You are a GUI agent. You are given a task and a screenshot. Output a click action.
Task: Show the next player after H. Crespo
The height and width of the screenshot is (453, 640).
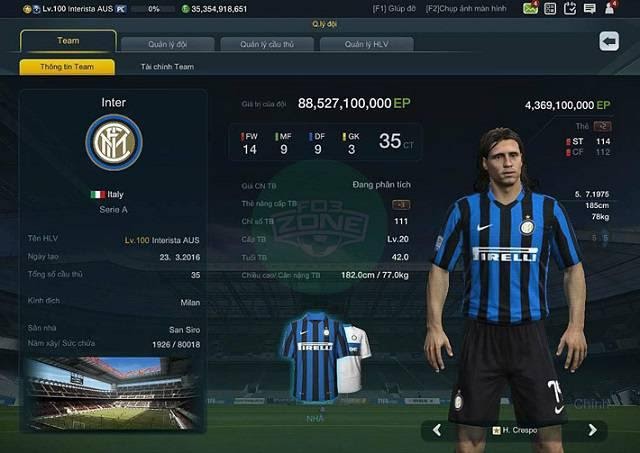592,430
